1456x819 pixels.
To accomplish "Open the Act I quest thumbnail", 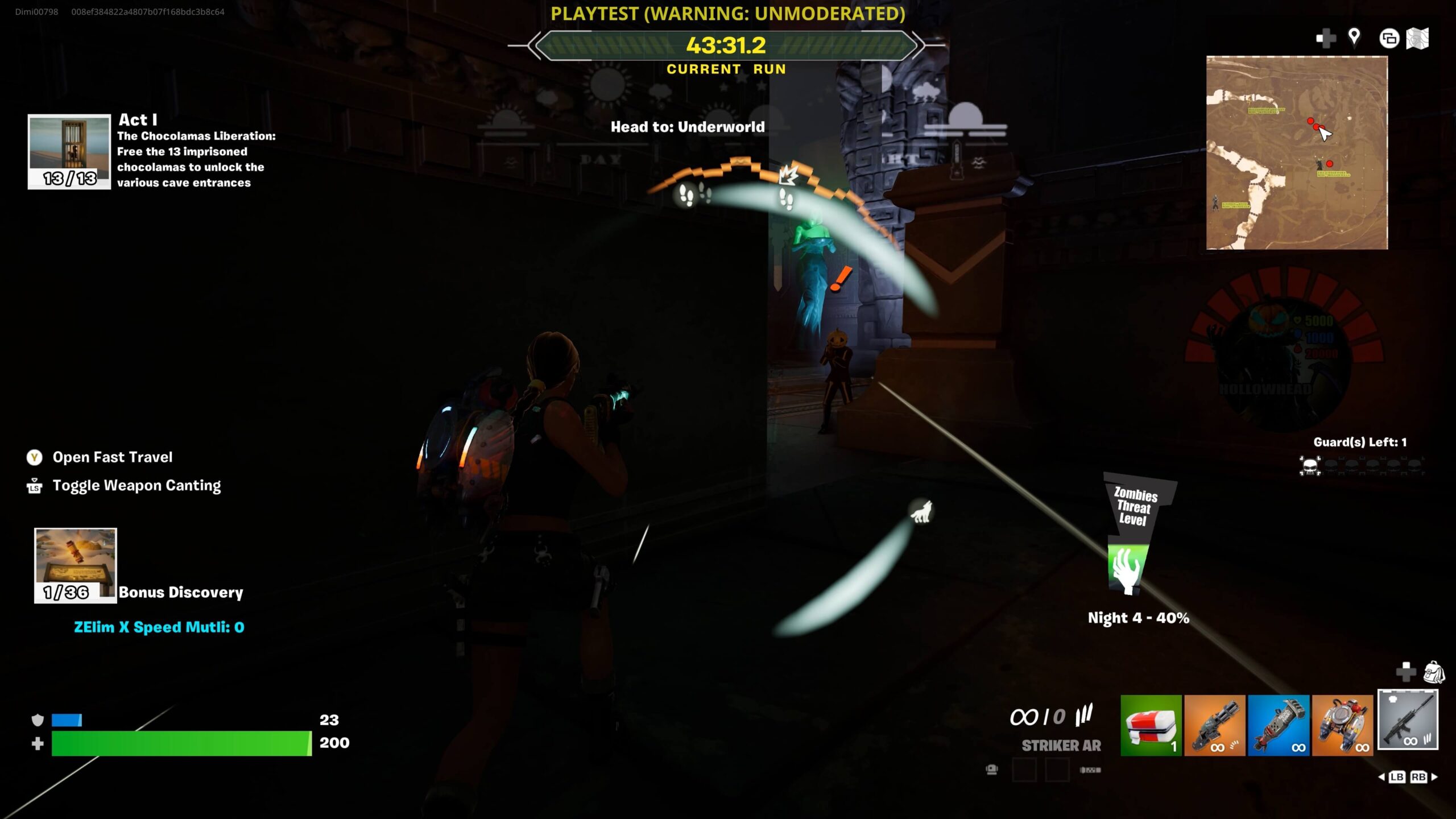I will [69, 151].
